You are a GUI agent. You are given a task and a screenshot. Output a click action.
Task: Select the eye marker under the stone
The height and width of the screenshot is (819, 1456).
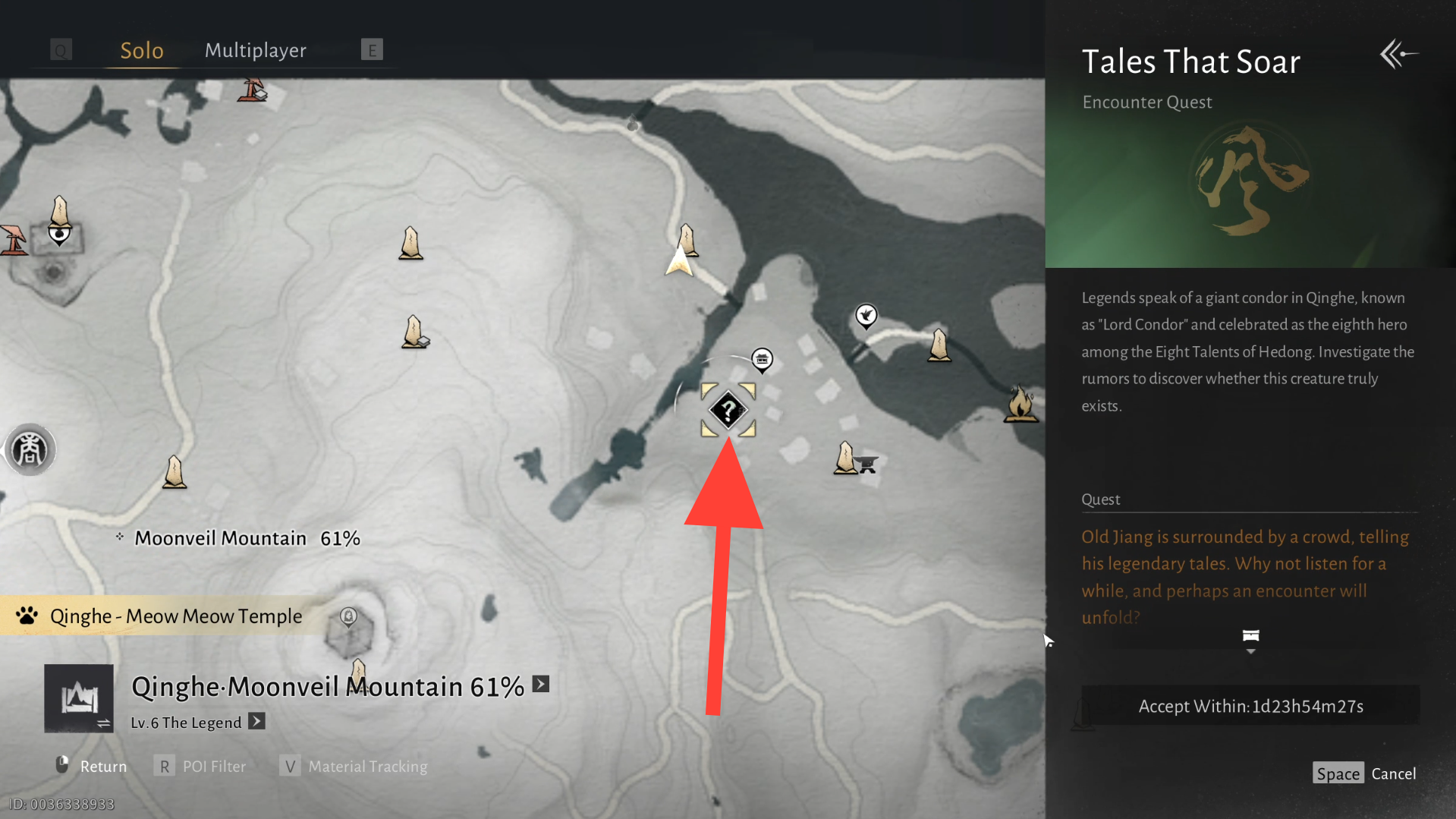coord(59,235)
